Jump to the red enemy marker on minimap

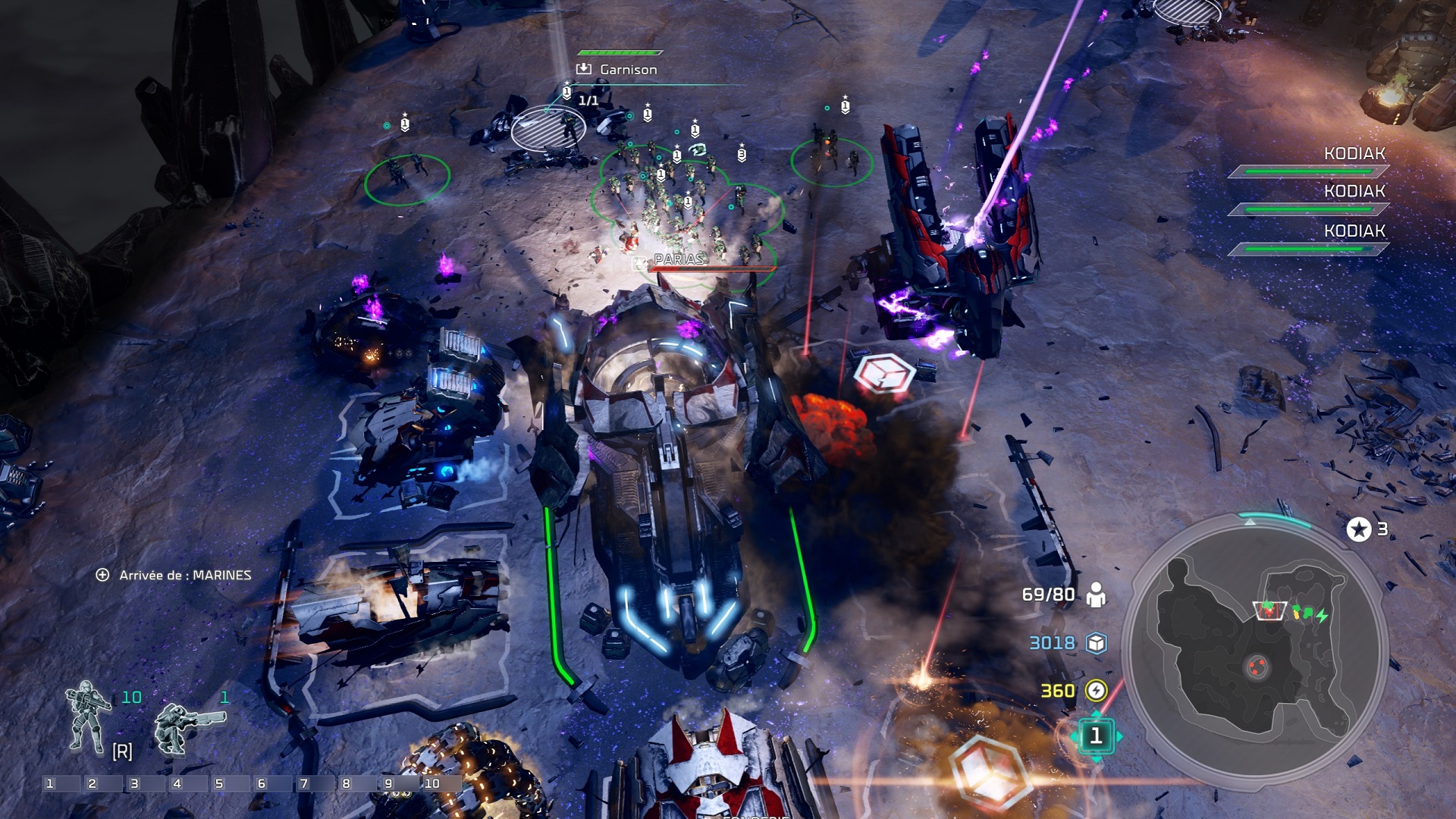coord(1257,667)
